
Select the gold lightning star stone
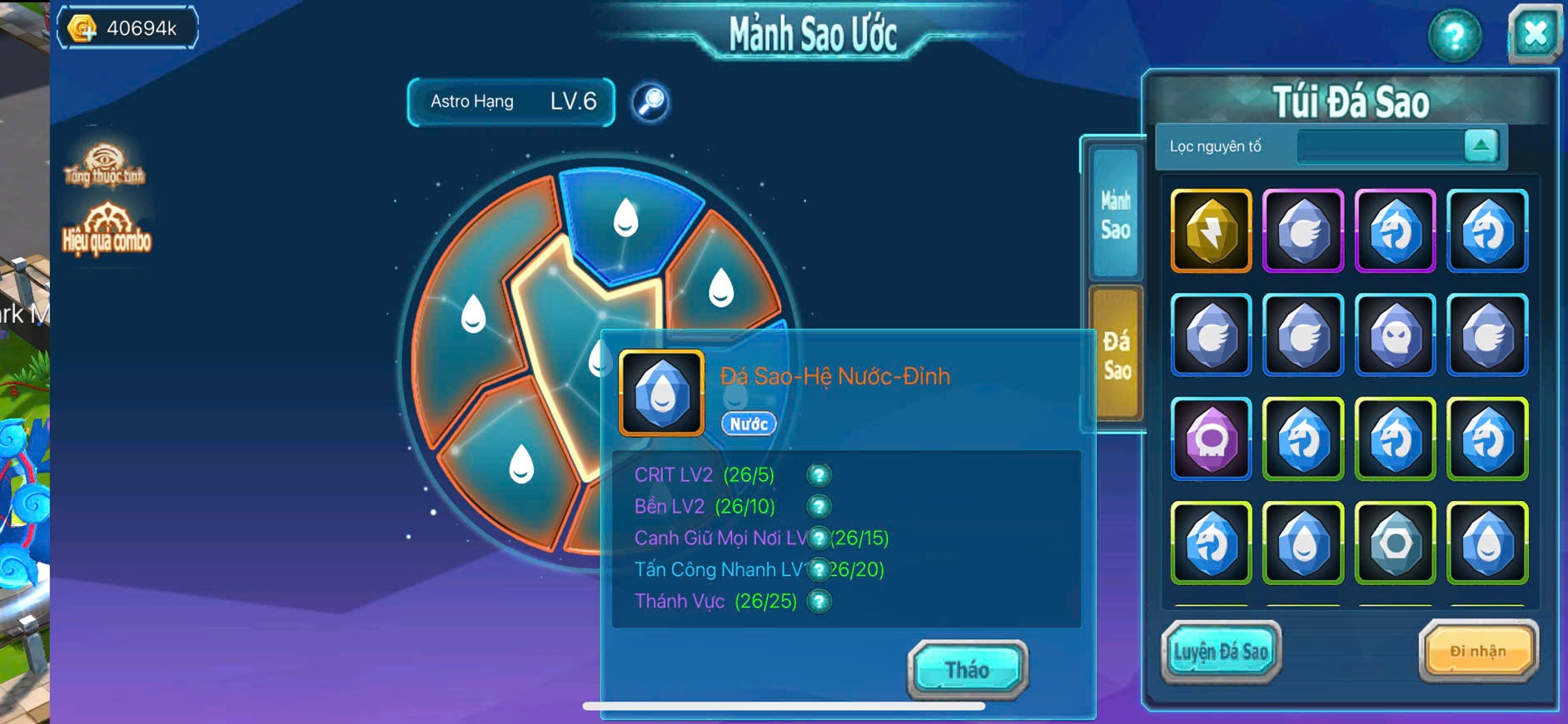[x=1211, y=231]
